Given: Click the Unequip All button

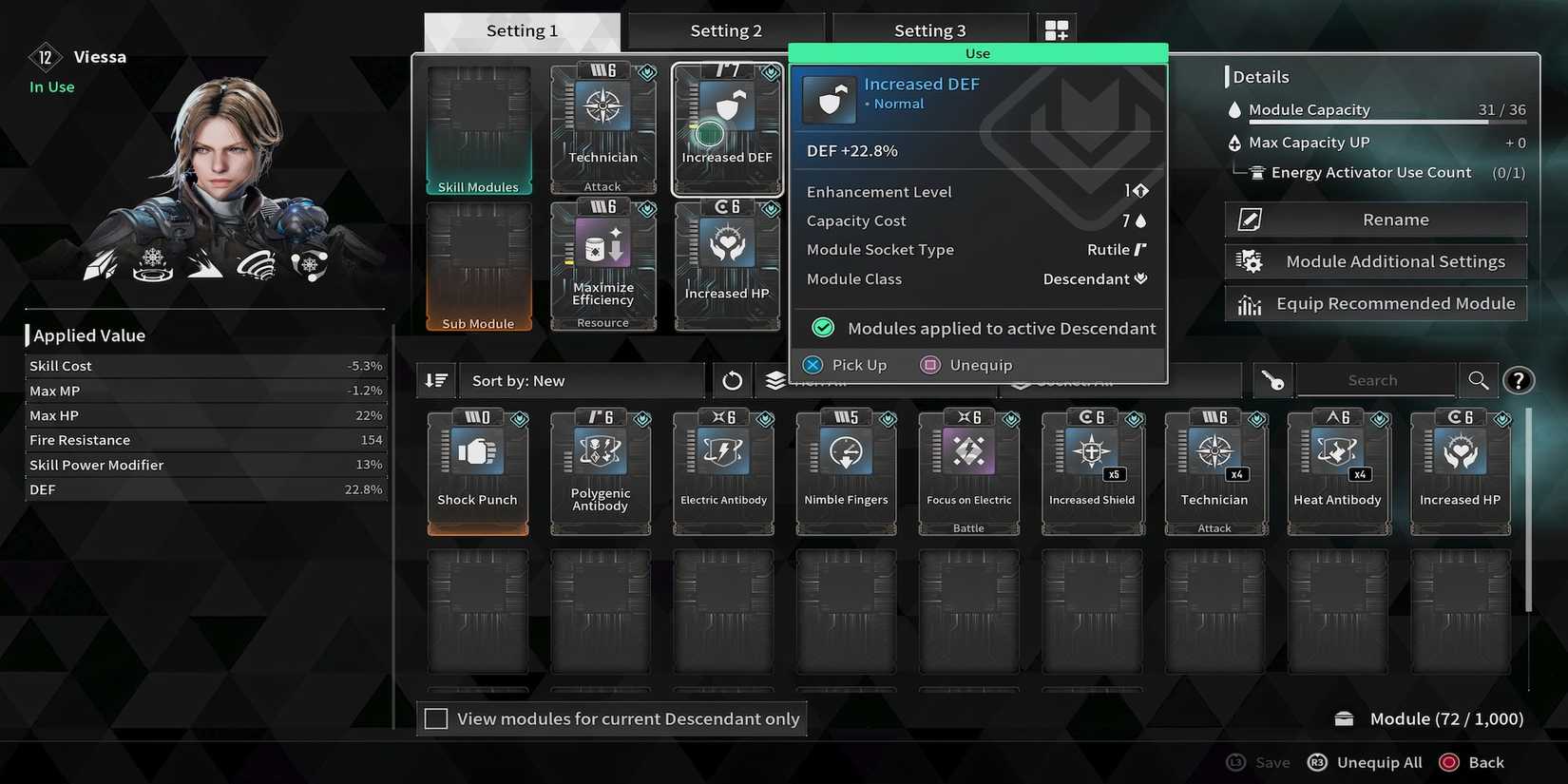Looking at the screenshot, I should point(1378,762).
